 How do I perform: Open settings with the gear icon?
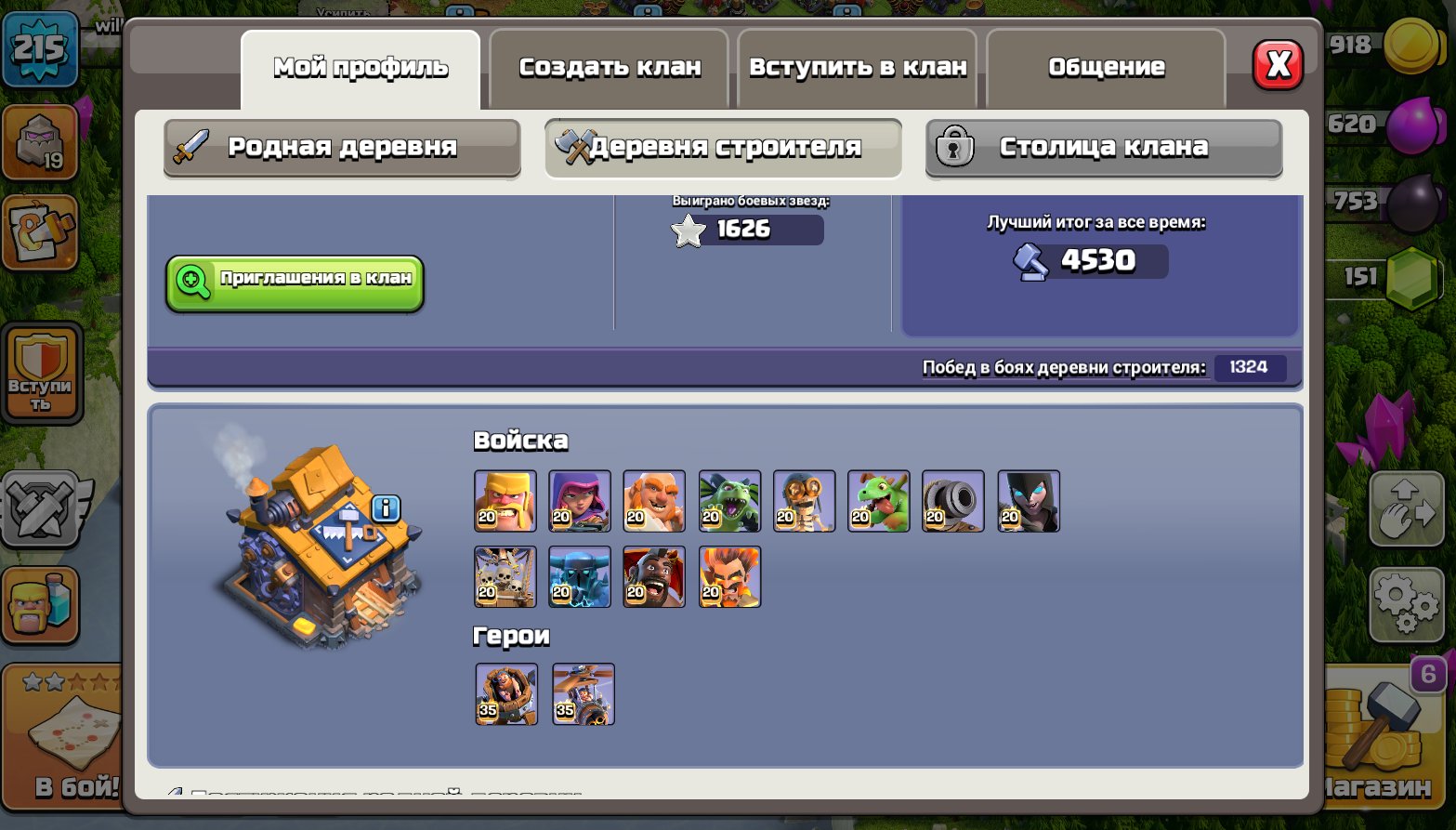[1406, 604]
